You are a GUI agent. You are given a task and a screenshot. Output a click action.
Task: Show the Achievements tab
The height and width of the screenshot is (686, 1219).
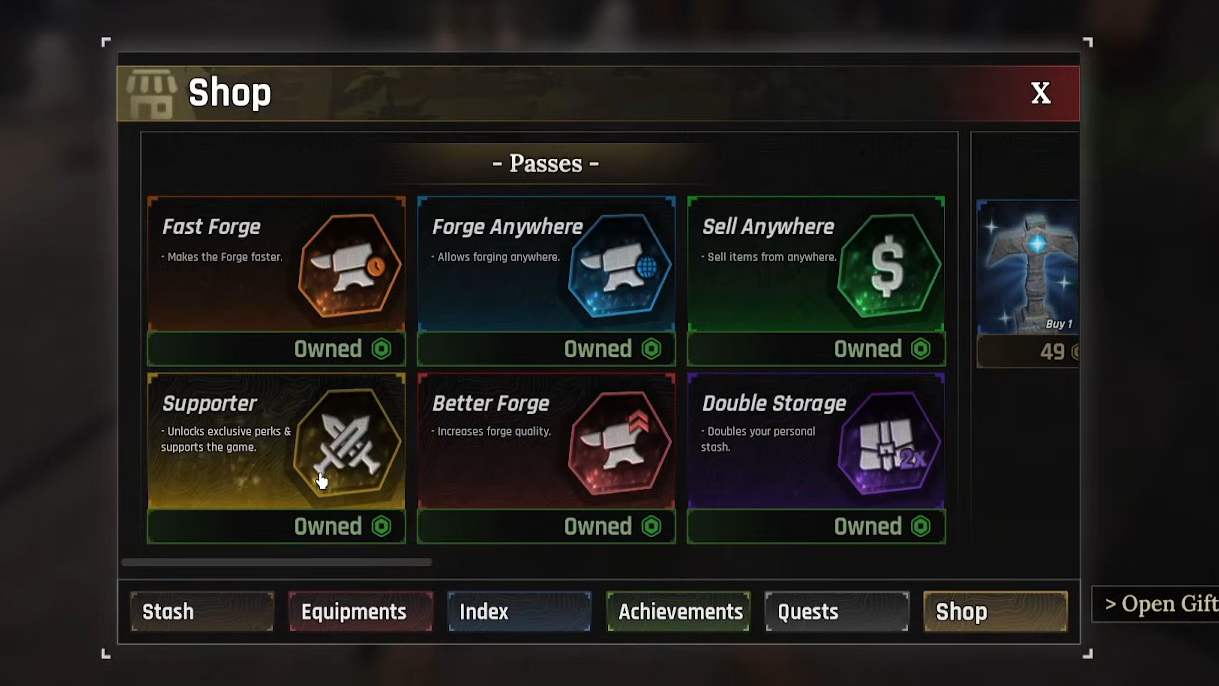pos(678,611)
